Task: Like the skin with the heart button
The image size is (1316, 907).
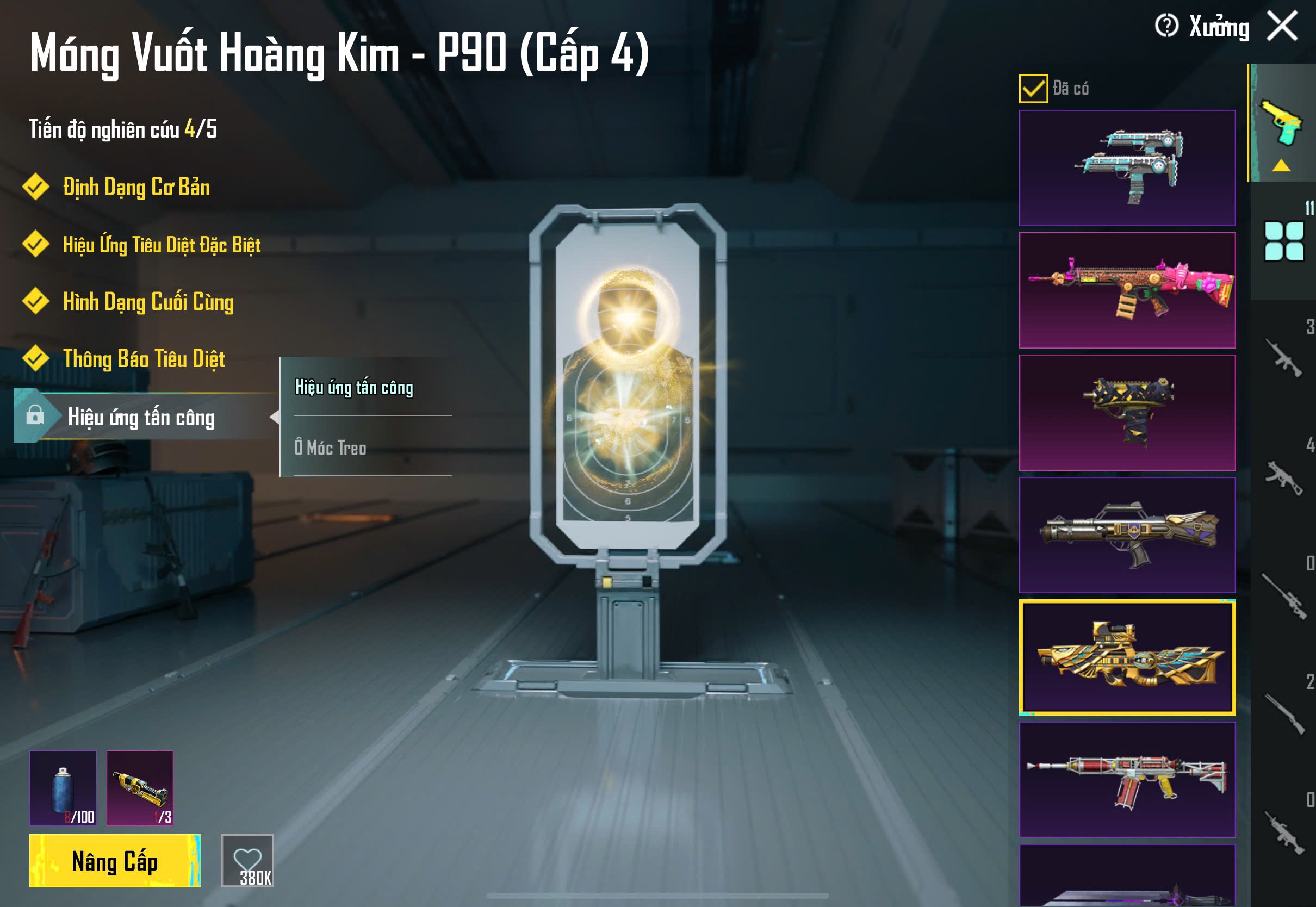Action: (247, 861)
